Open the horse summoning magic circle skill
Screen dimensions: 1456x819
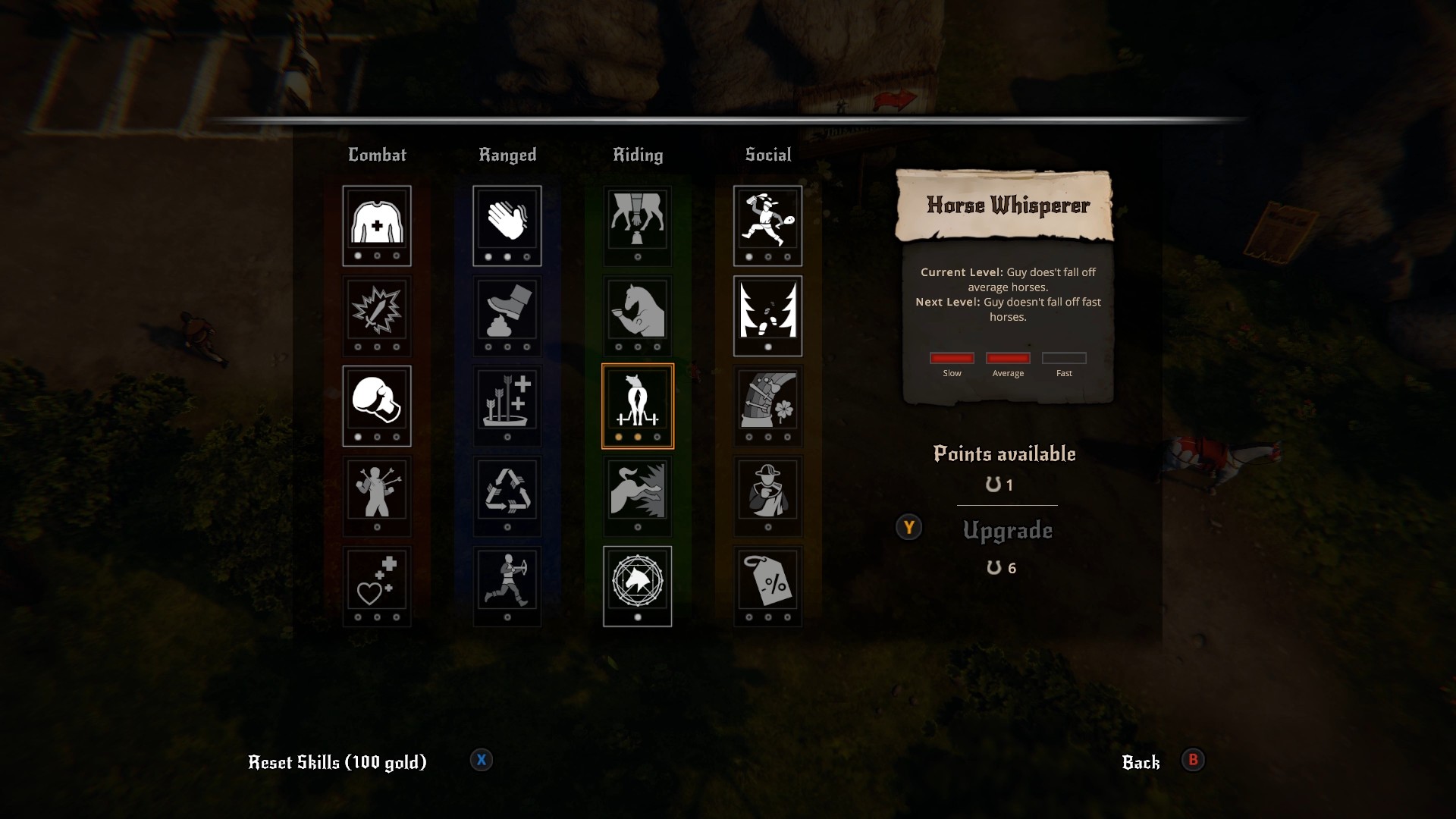click(x=637, y=585)
